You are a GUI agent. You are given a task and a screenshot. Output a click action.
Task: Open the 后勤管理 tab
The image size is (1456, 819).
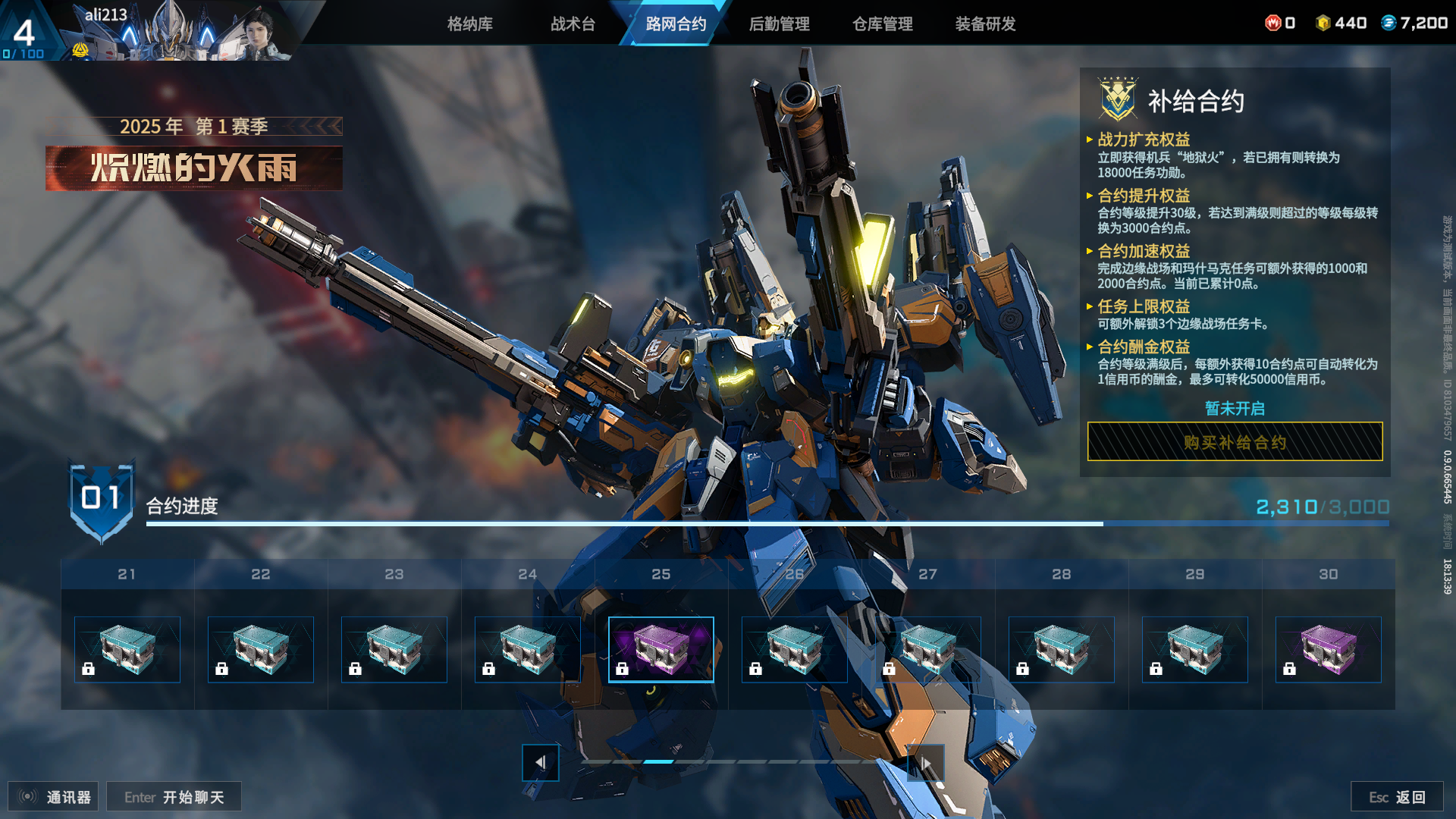point(779,24)
